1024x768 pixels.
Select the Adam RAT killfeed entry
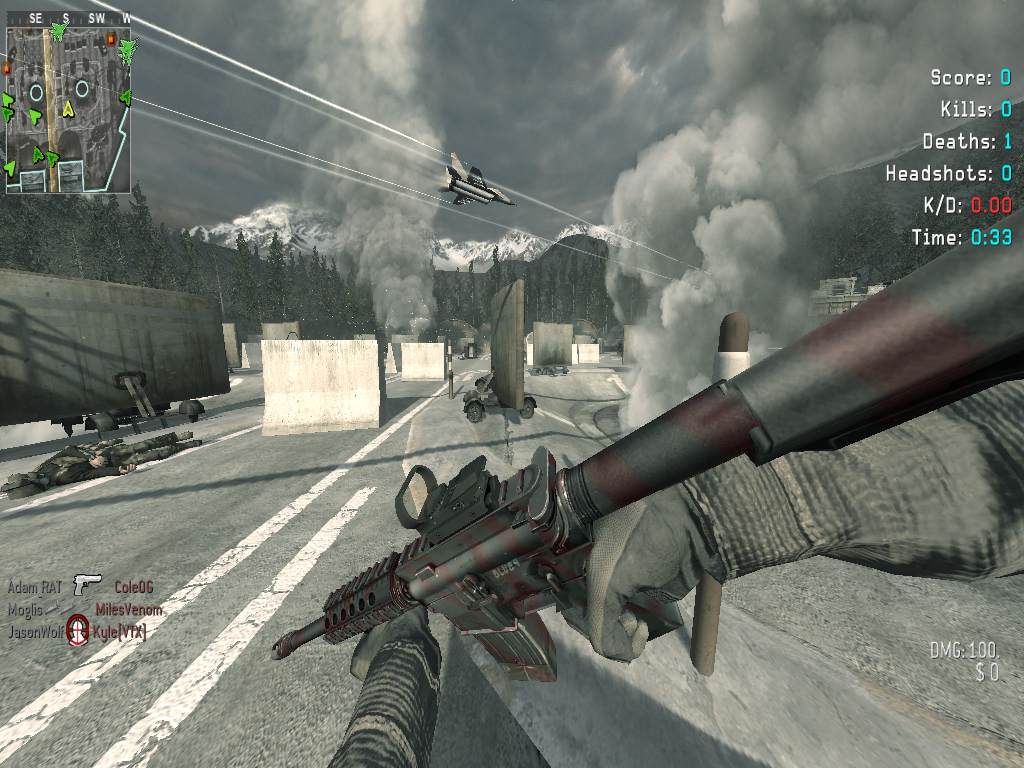pos(35,587)
